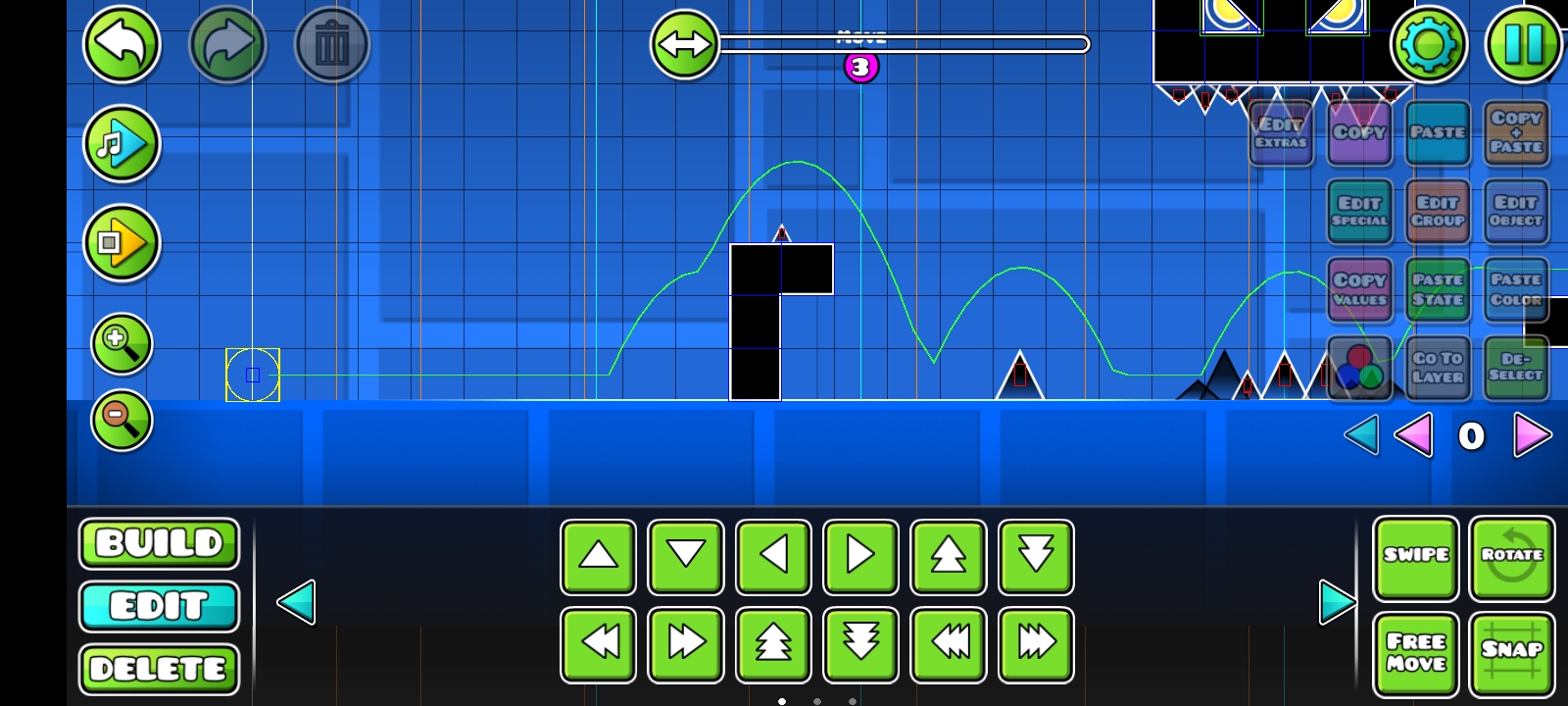The image size is (1568, 706).
Task: Pause the editor with the pause button
Action: (1523, 44)
